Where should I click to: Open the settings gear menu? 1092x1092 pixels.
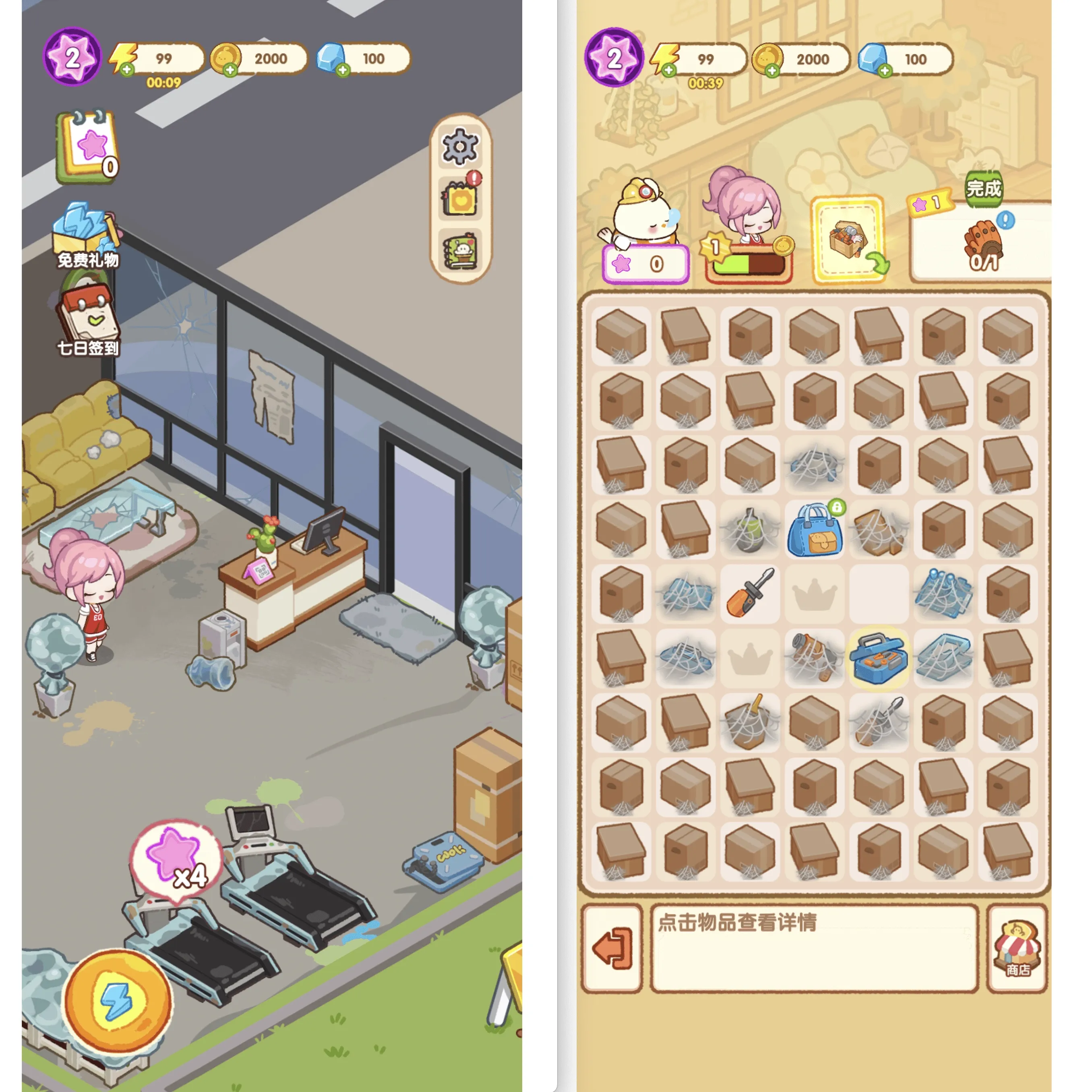click(459, 147)
